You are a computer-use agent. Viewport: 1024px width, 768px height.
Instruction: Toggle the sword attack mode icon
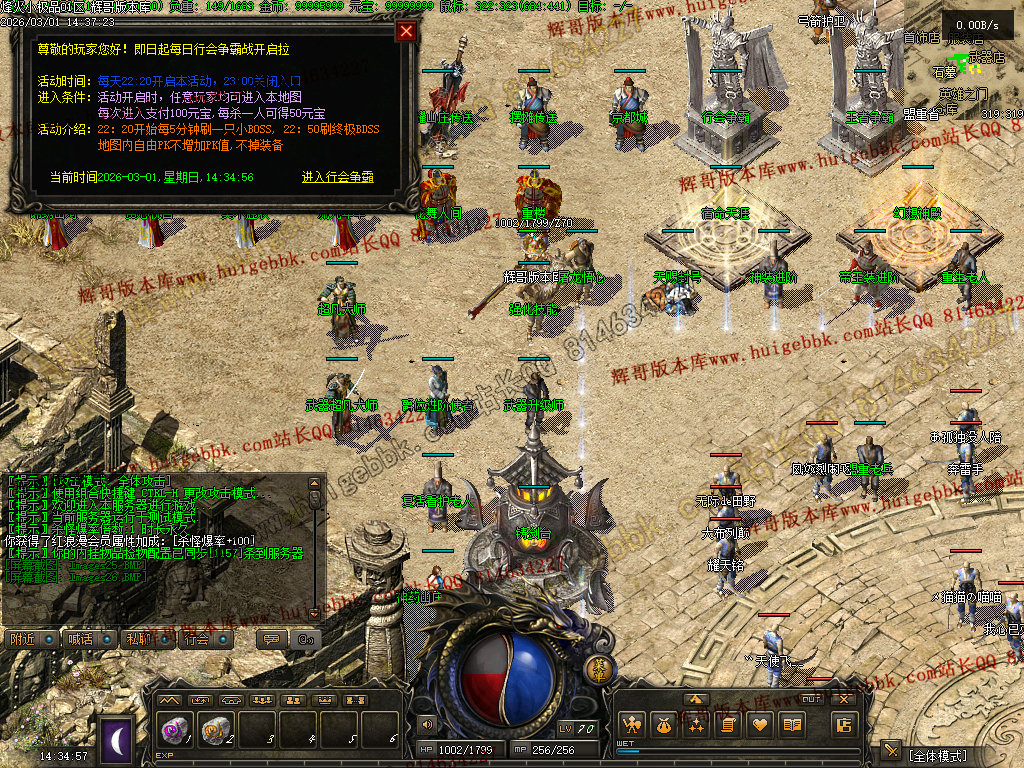[x=891, y=751]
